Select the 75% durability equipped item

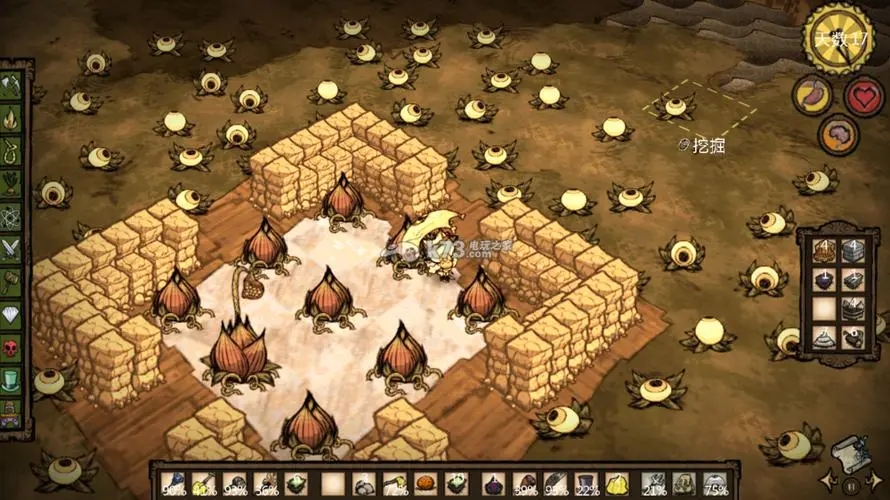tap(714, 484)
